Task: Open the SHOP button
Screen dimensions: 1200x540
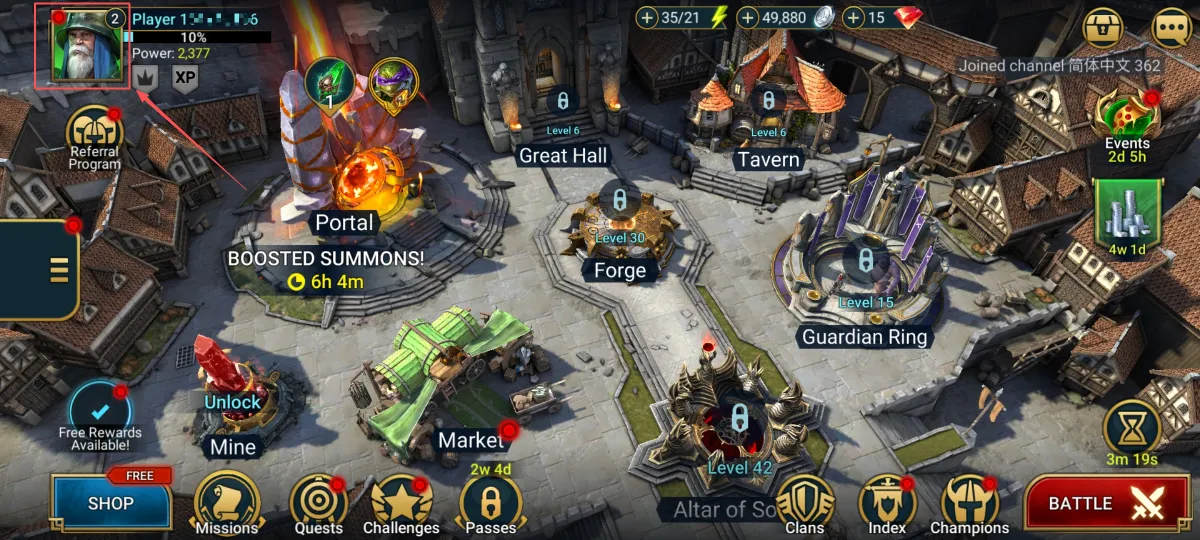Action: [x=111, y=503]
